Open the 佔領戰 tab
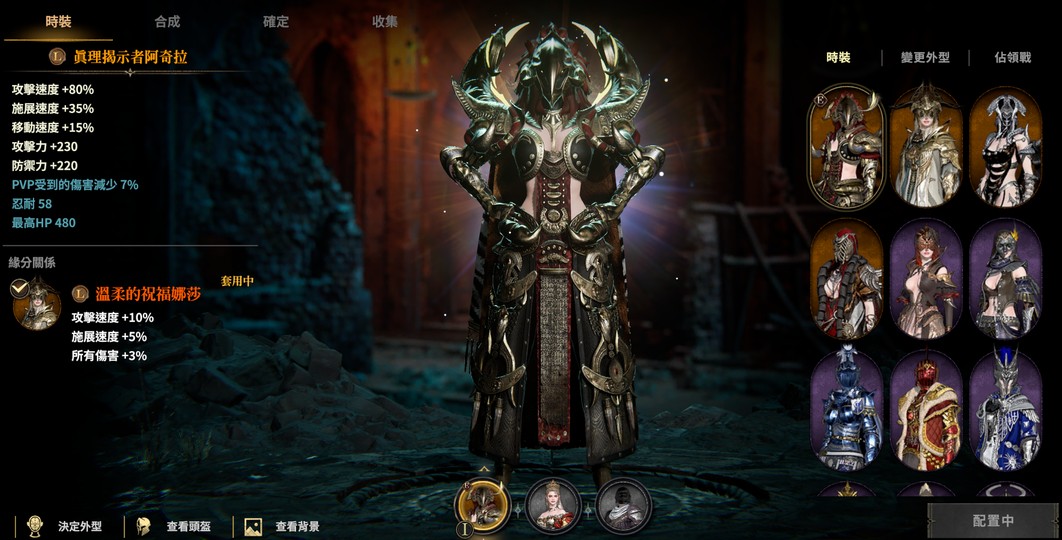This screenshot has height=540, width=1062. (x=1012, y=58)
